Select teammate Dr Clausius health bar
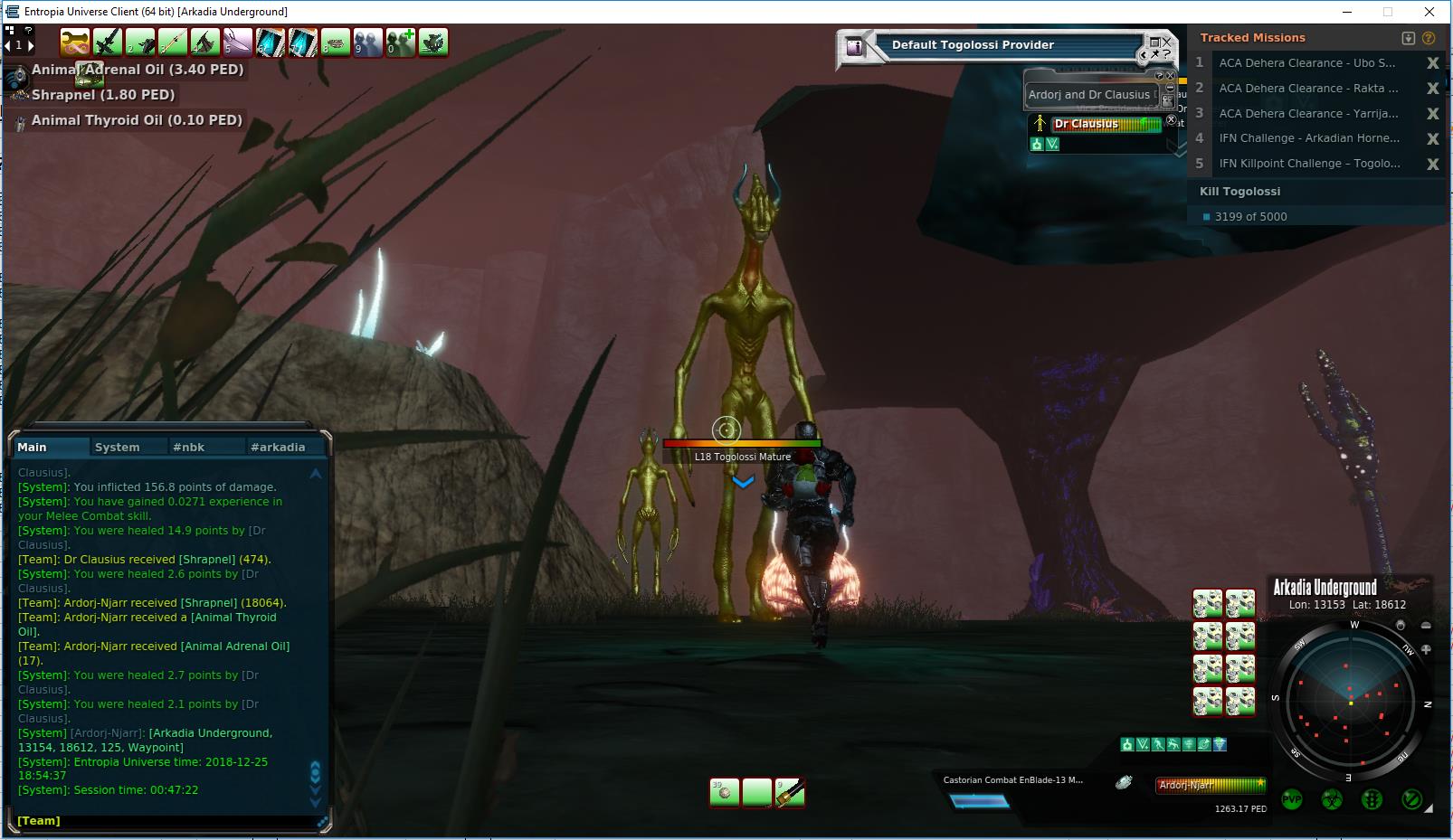The image size is (1453, 840). point(1106,124)
